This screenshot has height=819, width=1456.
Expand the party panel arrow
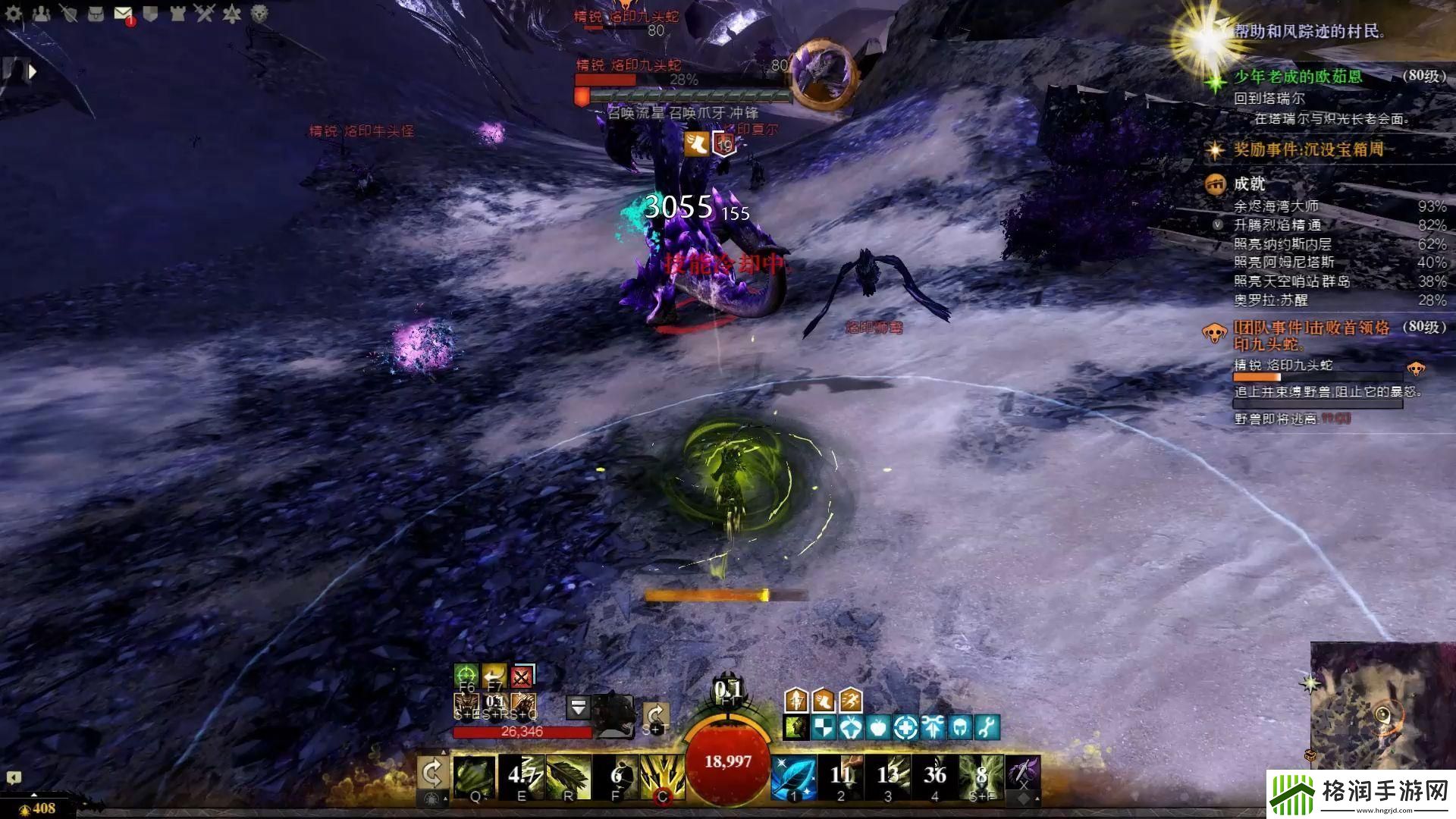[32, 72]
